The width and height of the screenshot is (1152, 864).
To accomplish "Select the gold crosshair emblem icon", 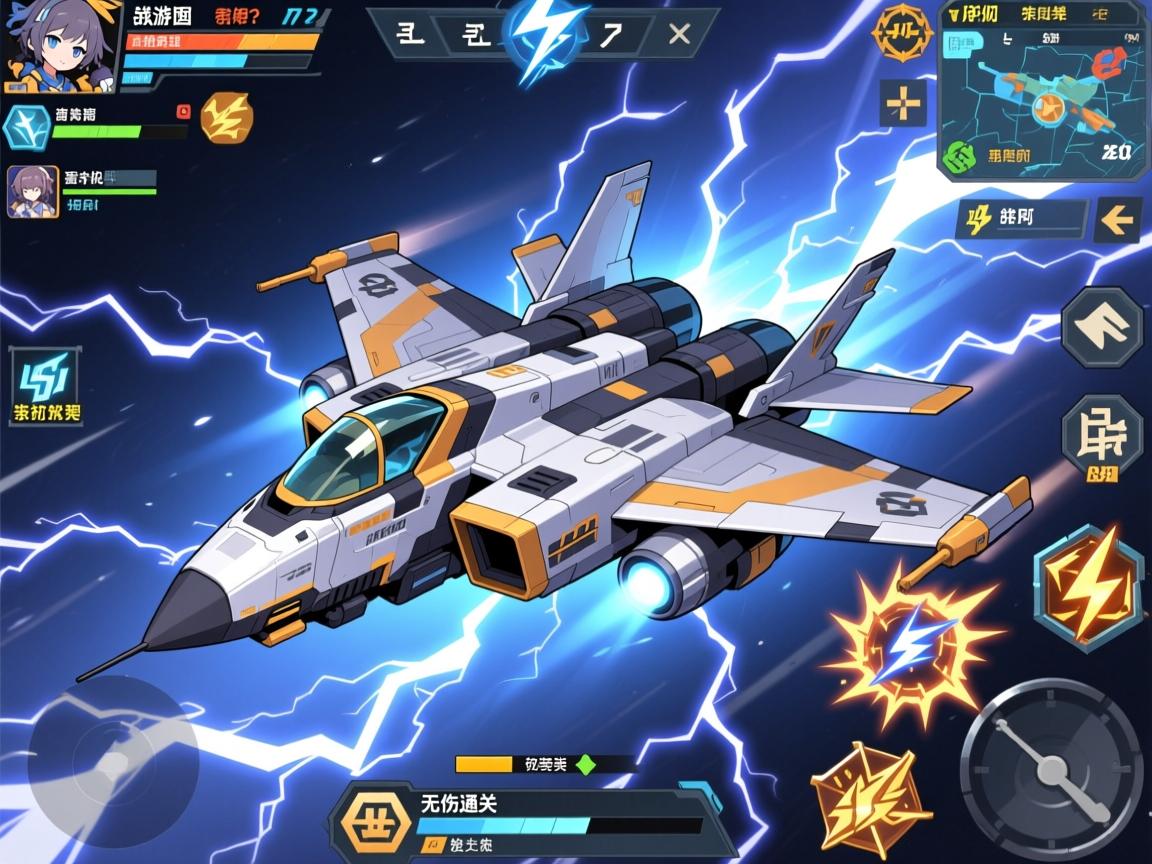I will (x=901, y=35).
